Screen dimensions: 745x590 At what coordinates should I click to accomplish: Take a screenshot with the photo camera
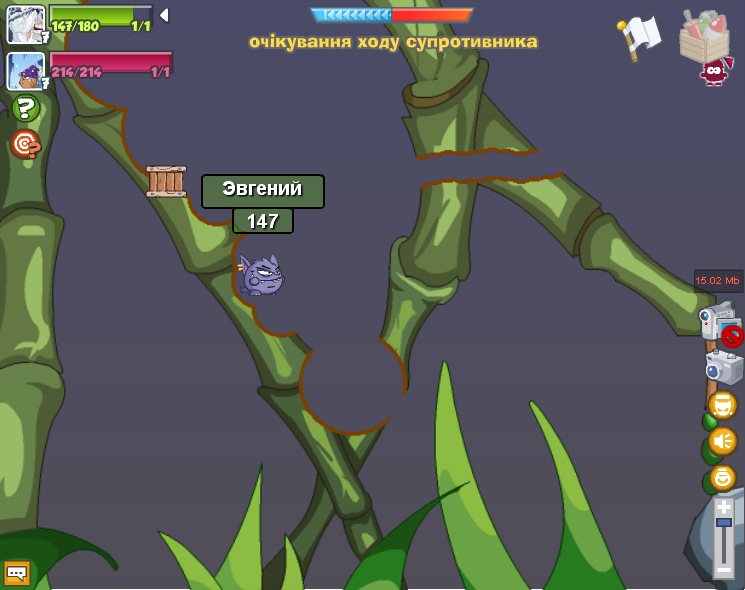click(x=723, y=367)
